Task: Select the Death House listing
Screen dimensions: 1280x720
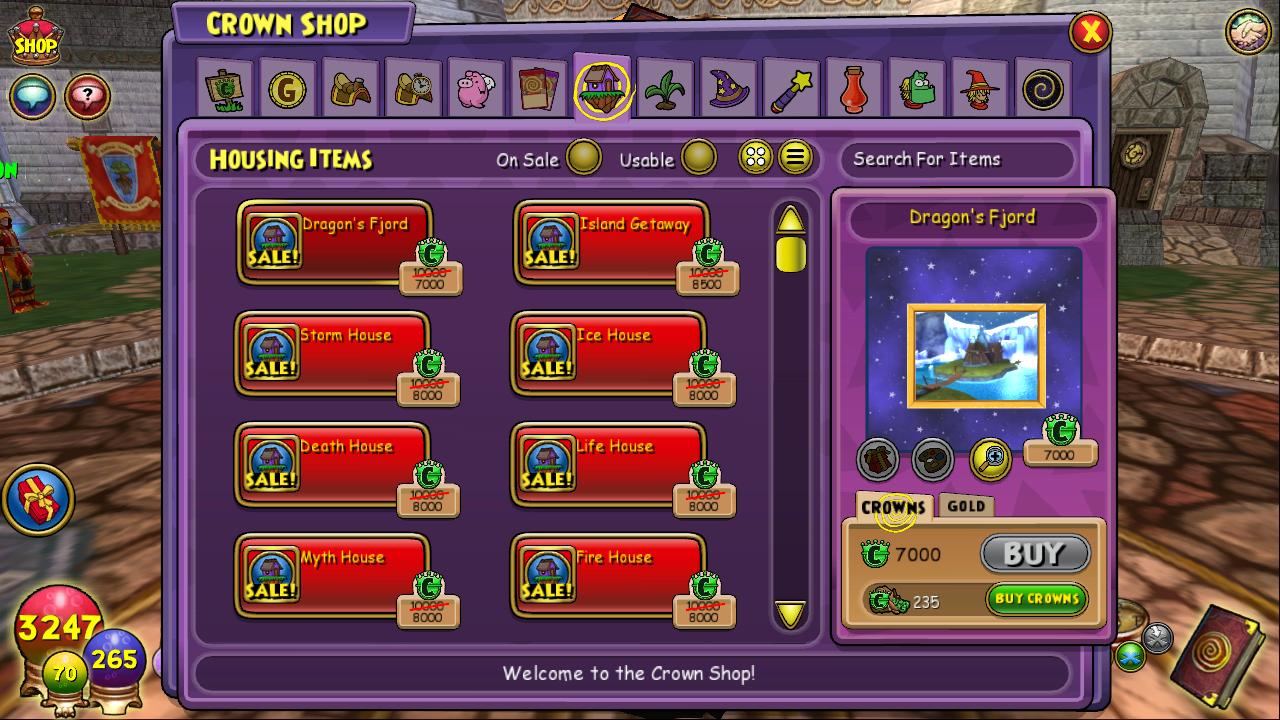Action: pos(333,465)
